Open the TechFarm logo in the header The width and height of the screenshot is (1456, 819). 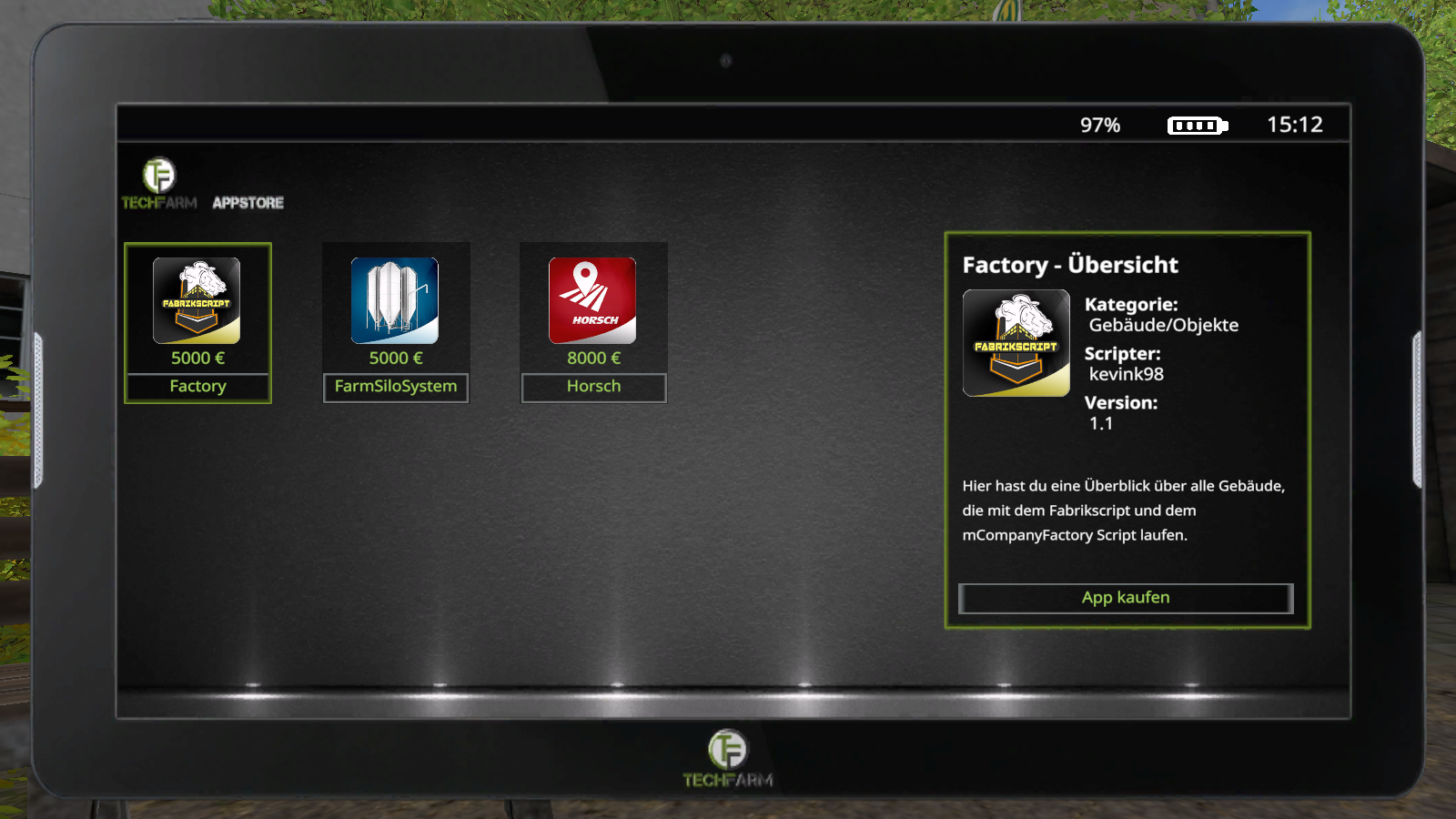[x=159, y=183]
